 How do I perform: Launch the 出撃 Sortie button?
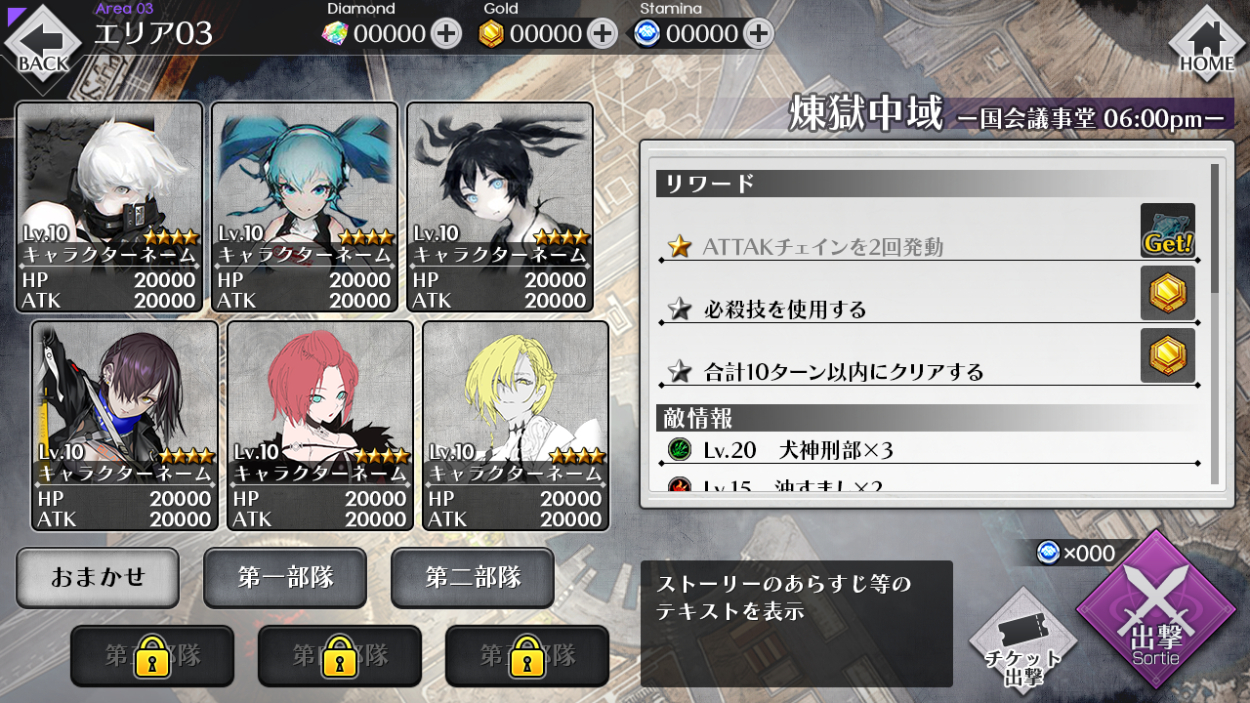coord(1155,612)
